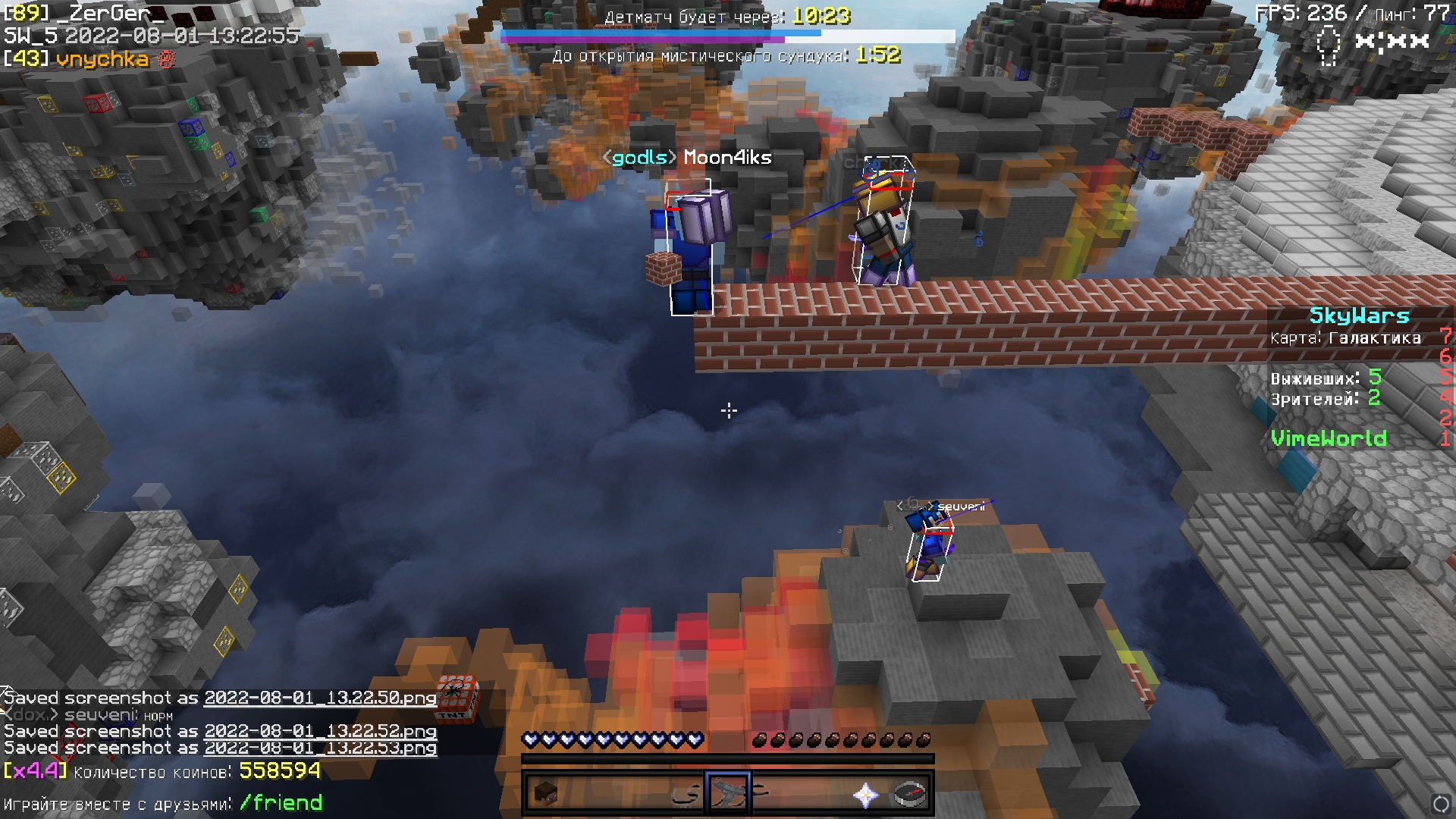
Task: Select the player head hotbar slot
Action: point(546,794)
